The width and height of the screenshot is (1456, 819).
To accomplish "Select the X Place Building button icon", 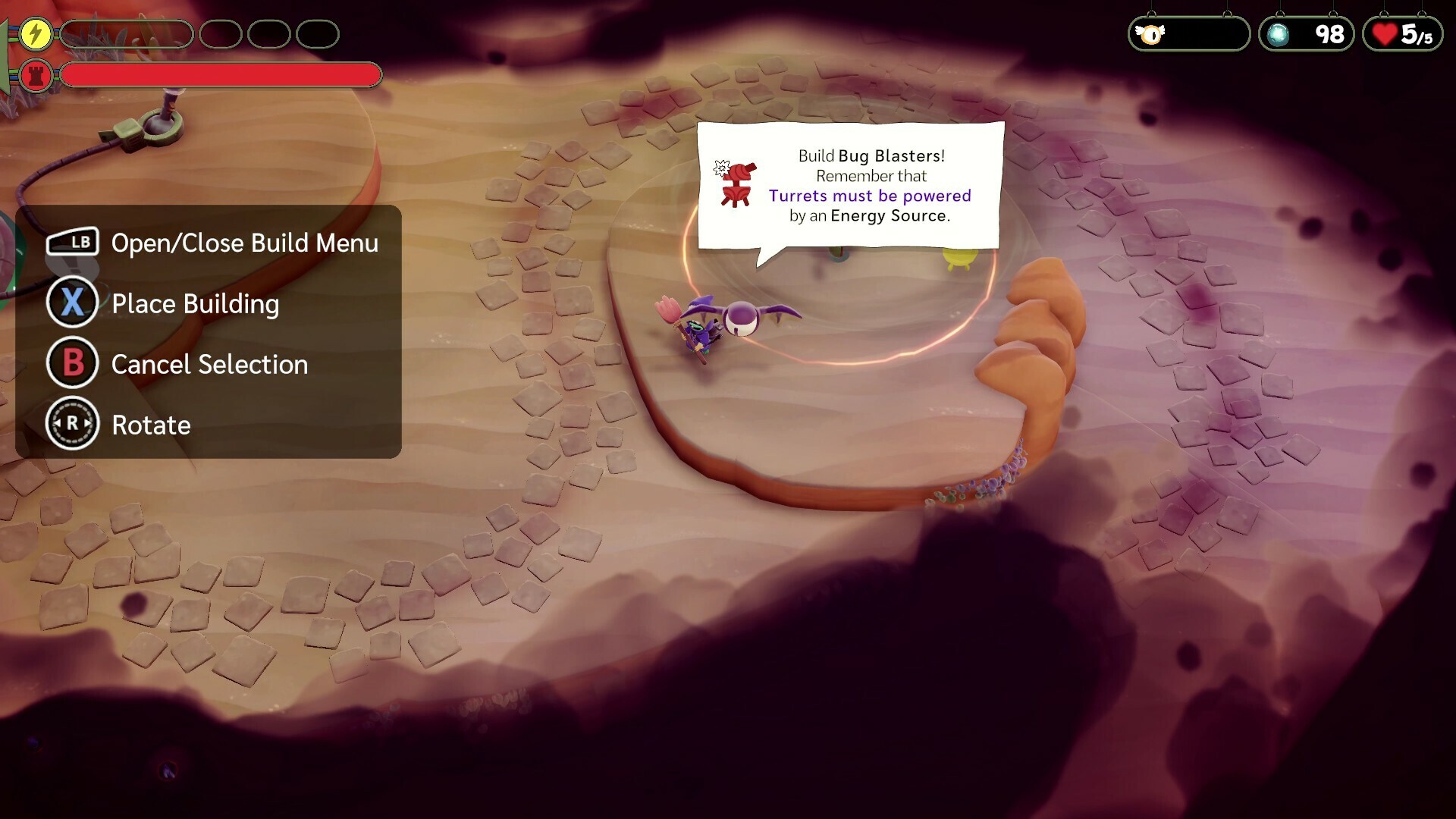I will [x=72, y=303].
